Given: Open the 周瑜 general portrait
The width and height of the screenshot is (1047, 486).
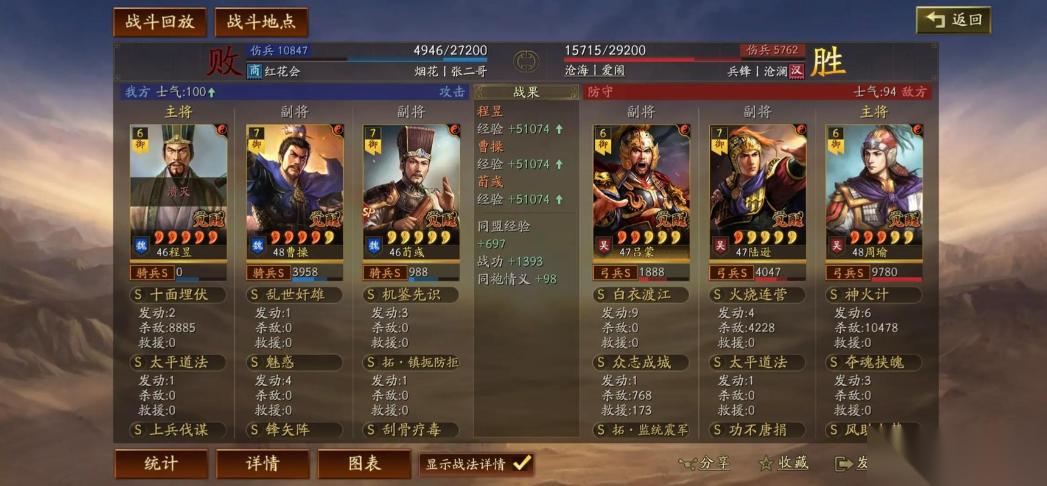Looking at the screenshot, I should tap(874, 190).
